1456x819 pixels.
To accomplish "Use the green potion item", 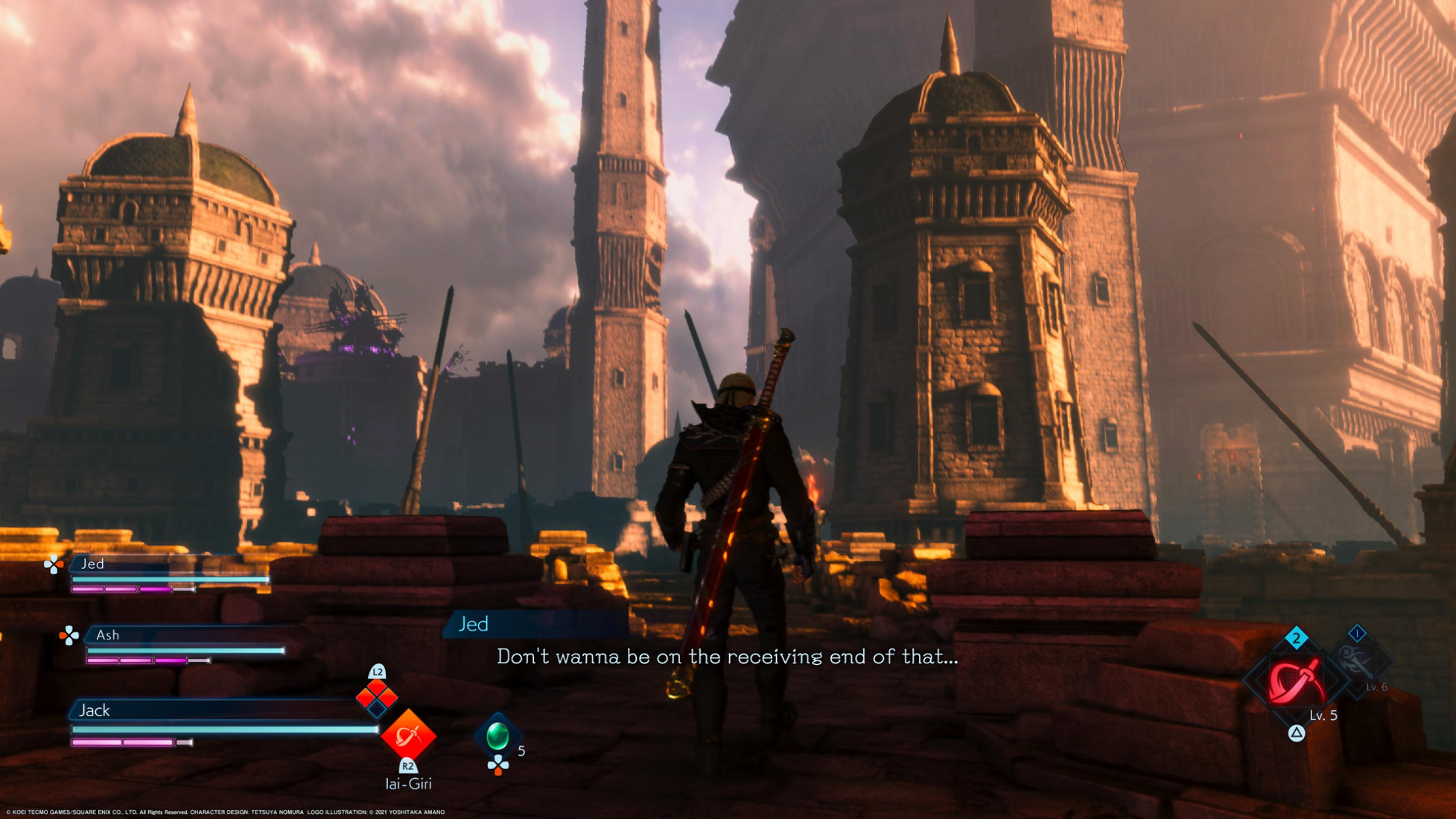I will pos(497,736).
